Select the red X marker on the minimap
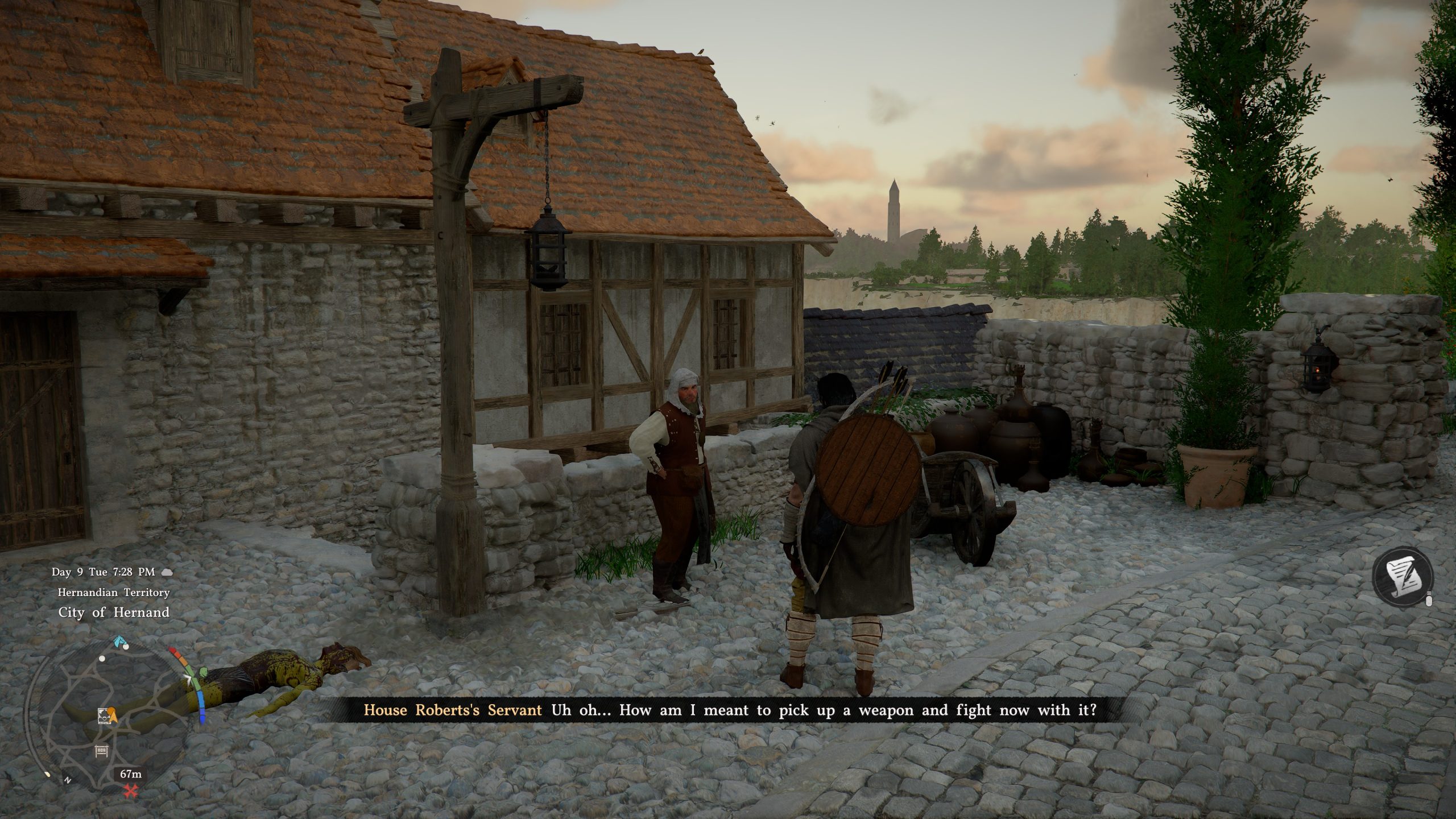Screen dimensions: 1456x819 pyautogui.click(x=131, y=791)
